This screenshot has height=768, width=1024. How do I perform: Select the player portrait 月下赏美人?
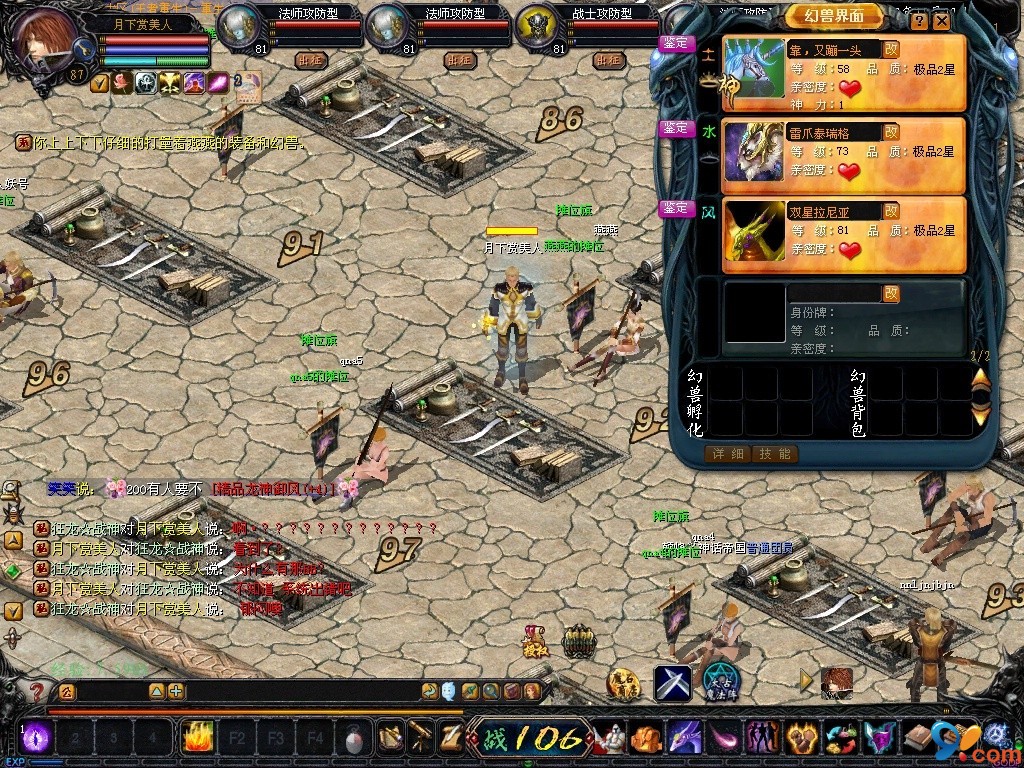[44, 37]
